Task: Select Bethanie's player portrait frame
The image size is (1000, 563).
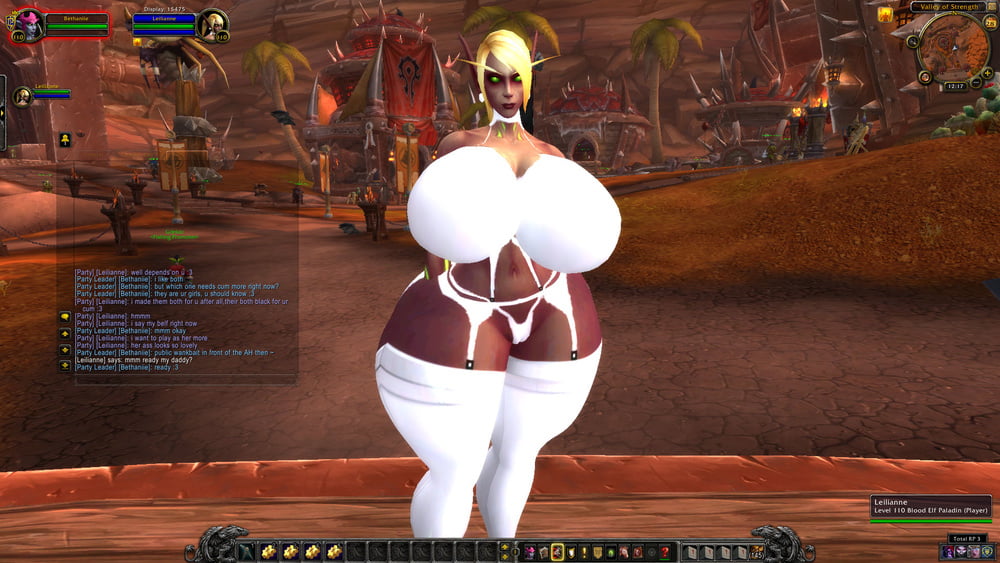Action: [x=27, y=26]
